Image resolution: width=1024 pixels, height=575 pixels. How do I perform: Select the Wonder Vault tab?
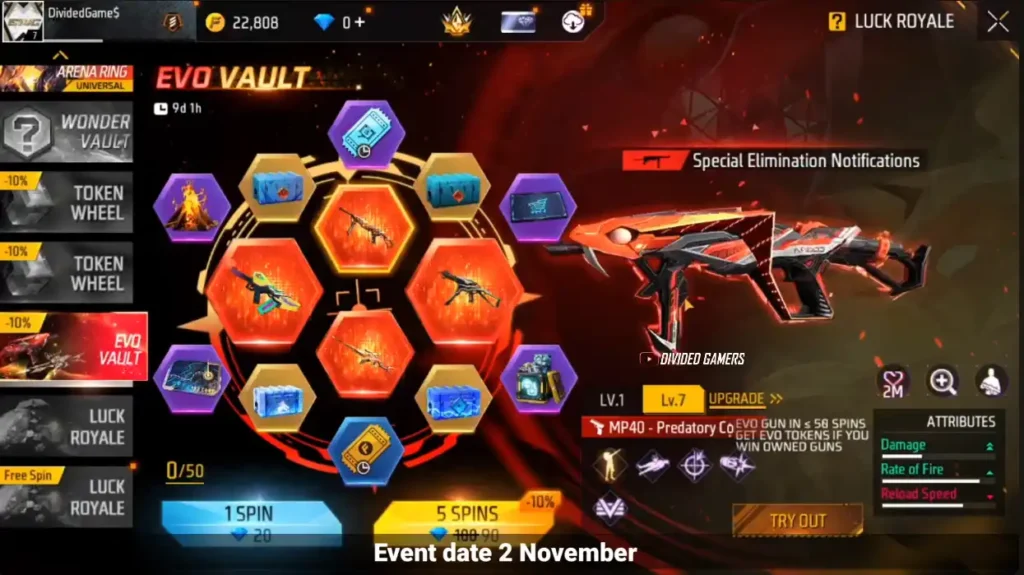tap(67, 131)
